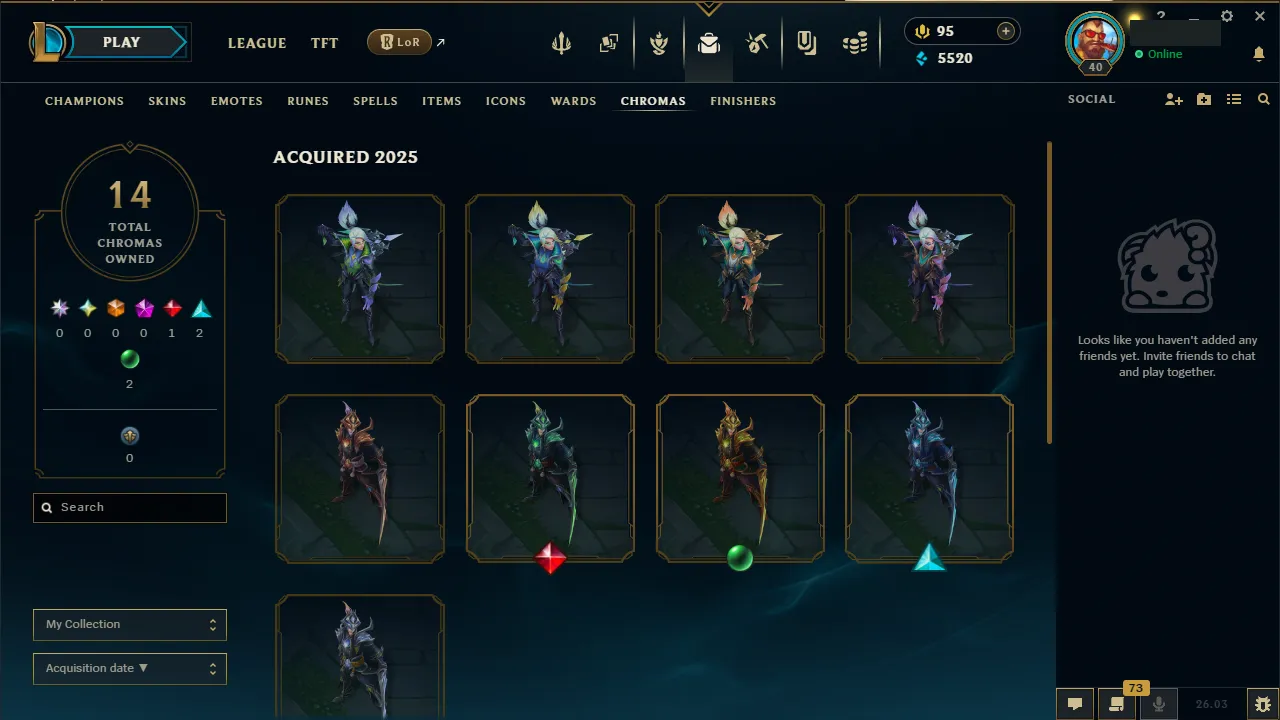Open the Esports coins icon
1280x720 pixels.
pos(855,42)
